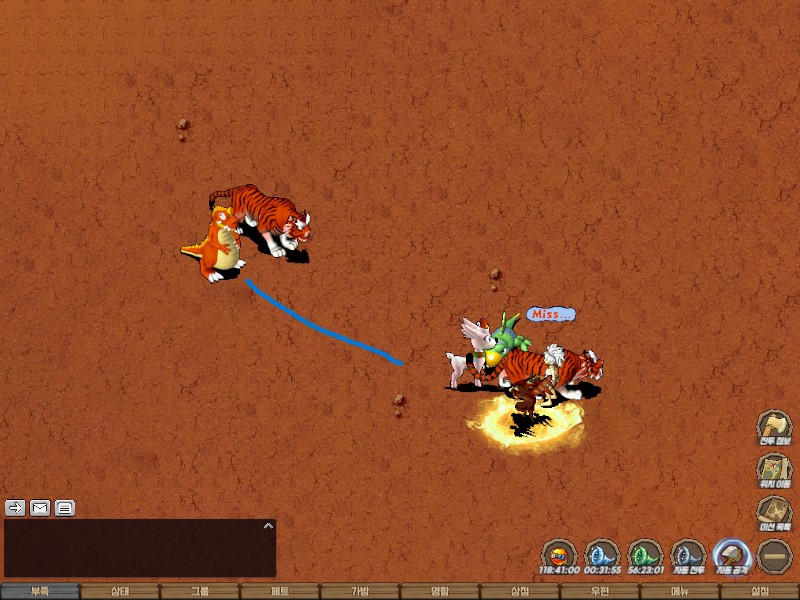The height and width of the screenshot is (600, 800).
Task: Open 전투 정보 axe icon
Action: tap(774, 425)
